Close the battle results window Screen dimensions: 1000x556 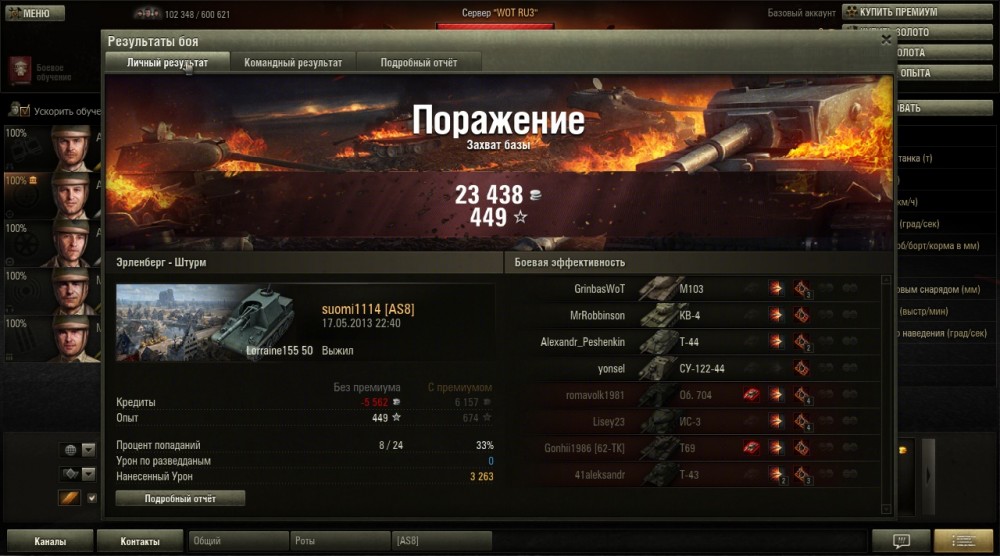[x=886, y=41]
